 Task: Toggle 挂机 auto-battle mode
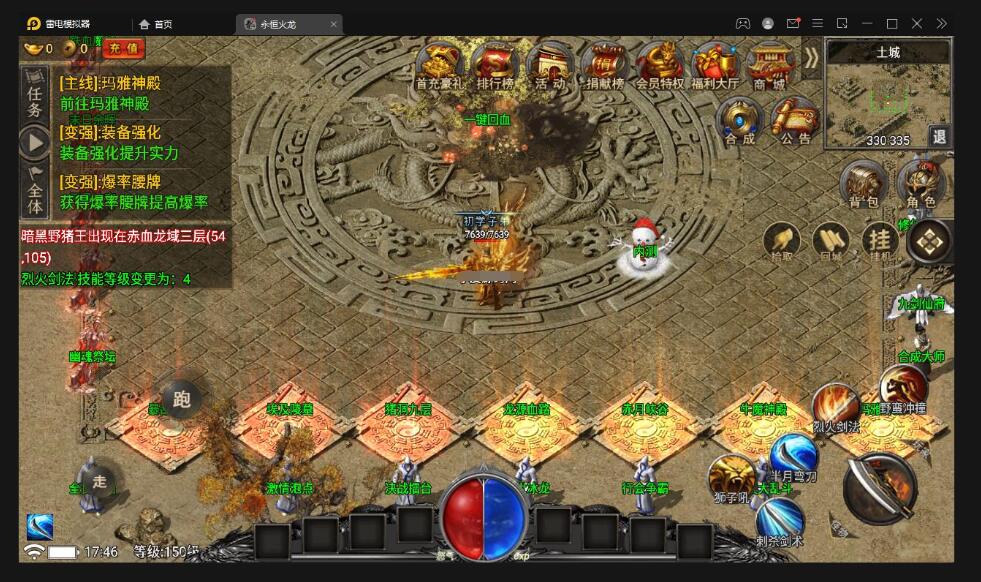(x=880, y=241)
